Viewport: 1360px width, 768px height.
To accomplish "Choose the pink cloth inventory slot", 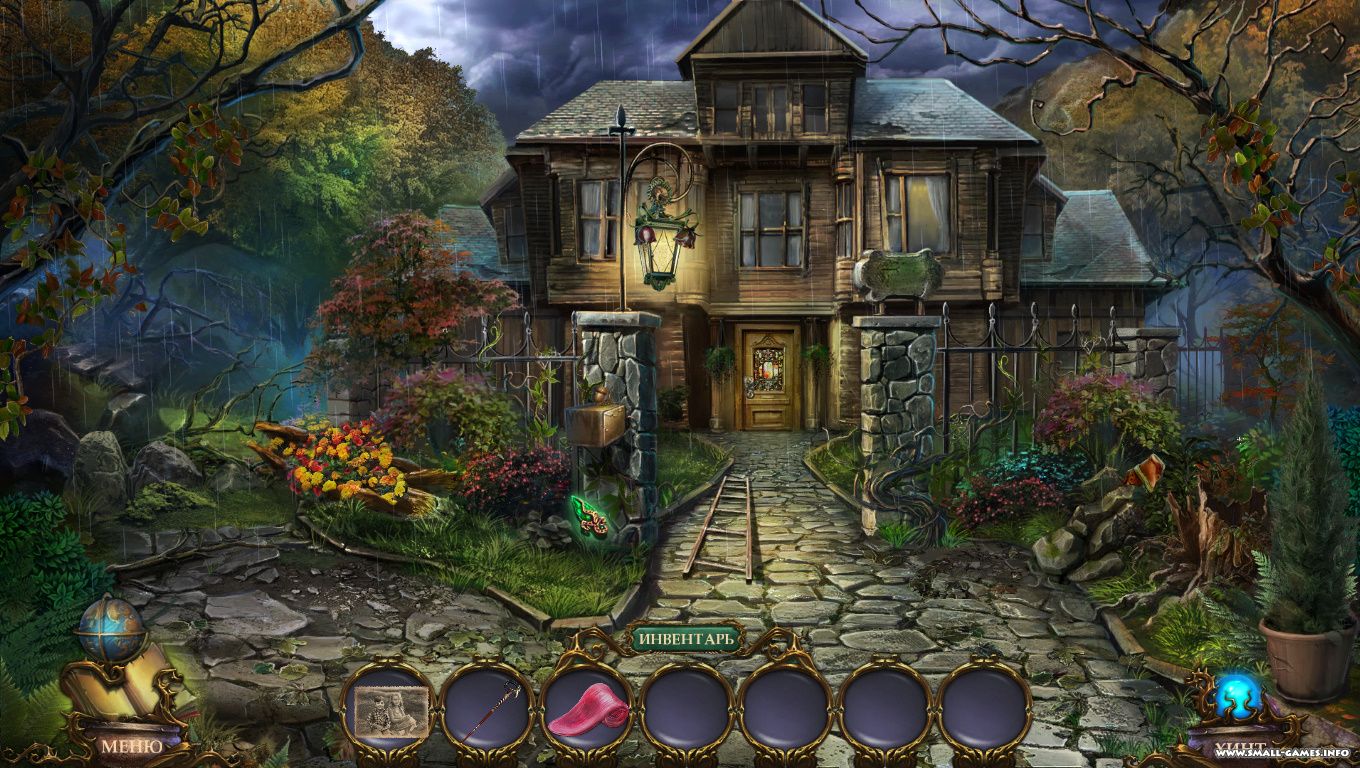I will (588, 713).
